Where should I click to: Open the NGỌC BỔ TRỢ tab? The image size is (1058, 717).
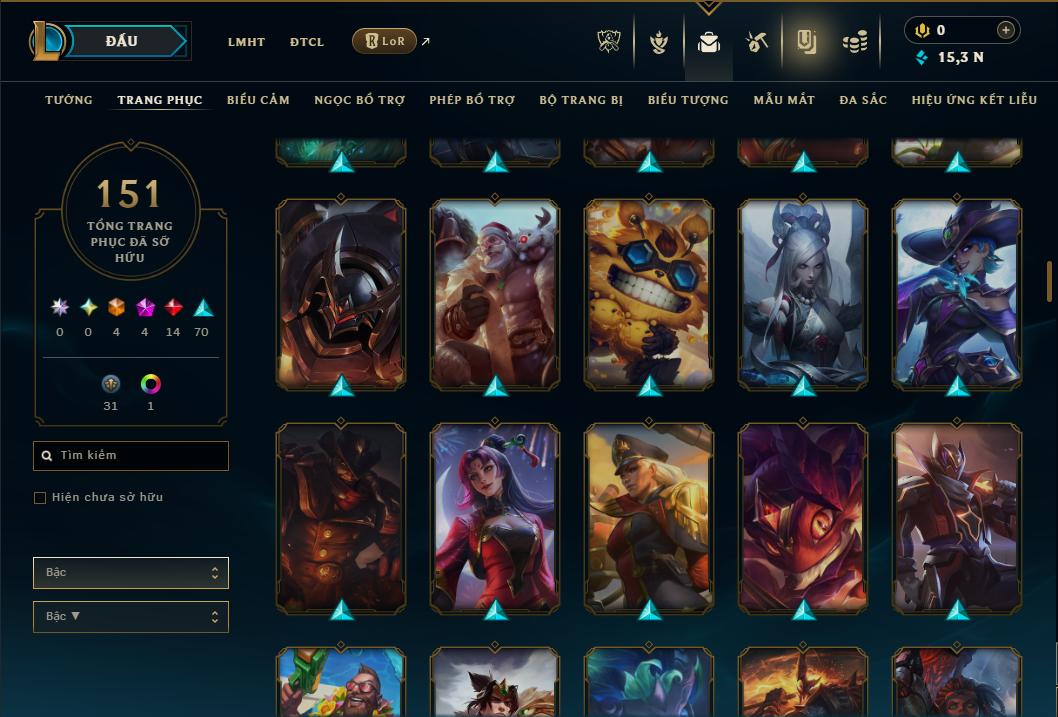coord(360,100)
